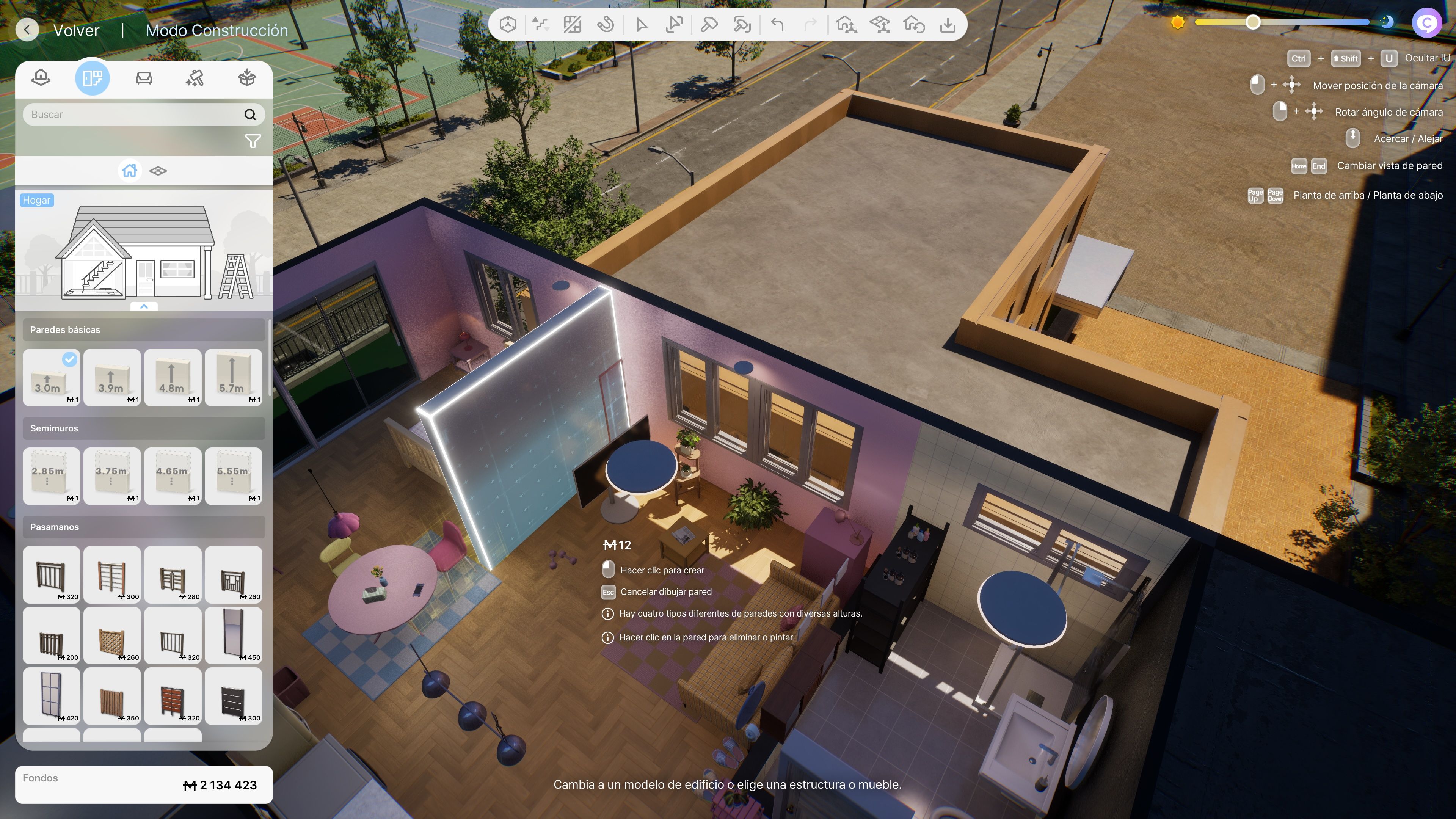Open the hammer with sparkles crafting tab

195,77
